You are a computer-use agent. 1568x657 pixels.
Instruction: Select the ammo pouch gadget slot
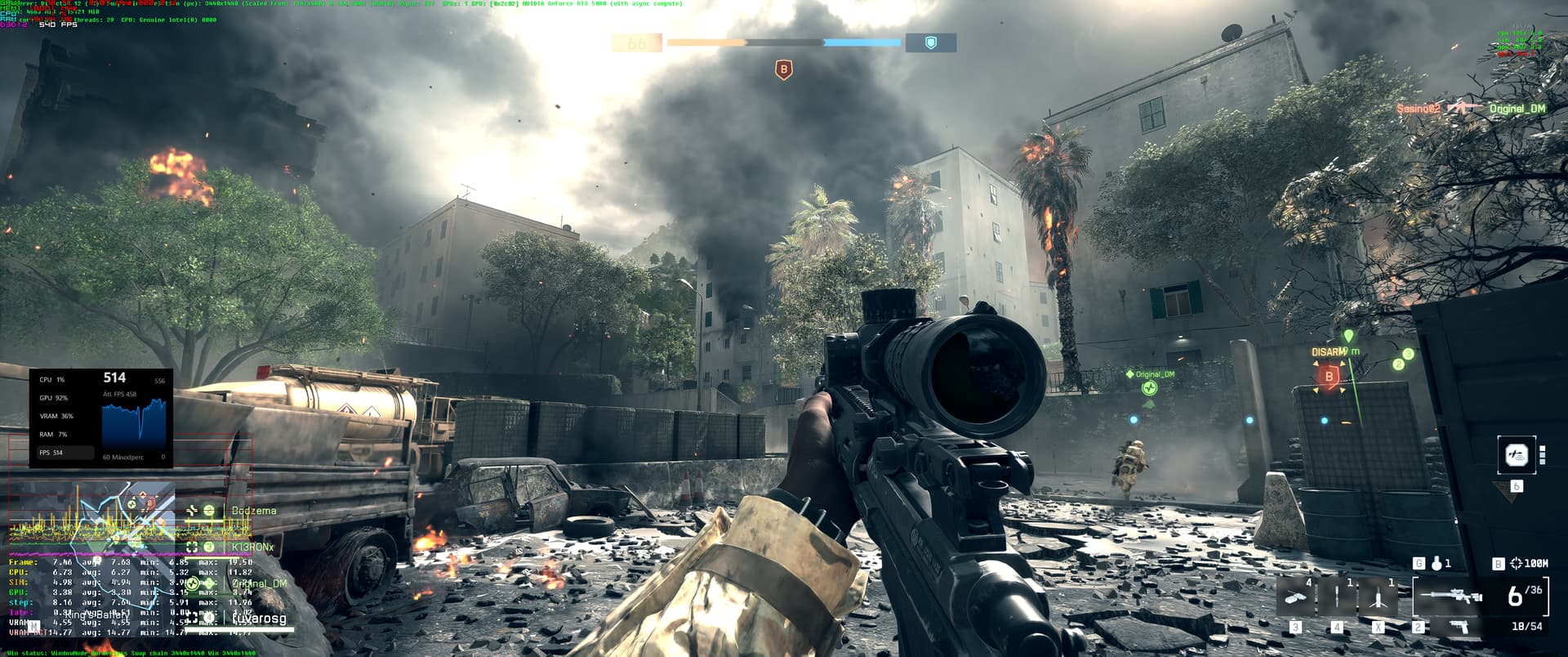[1295, 598]
